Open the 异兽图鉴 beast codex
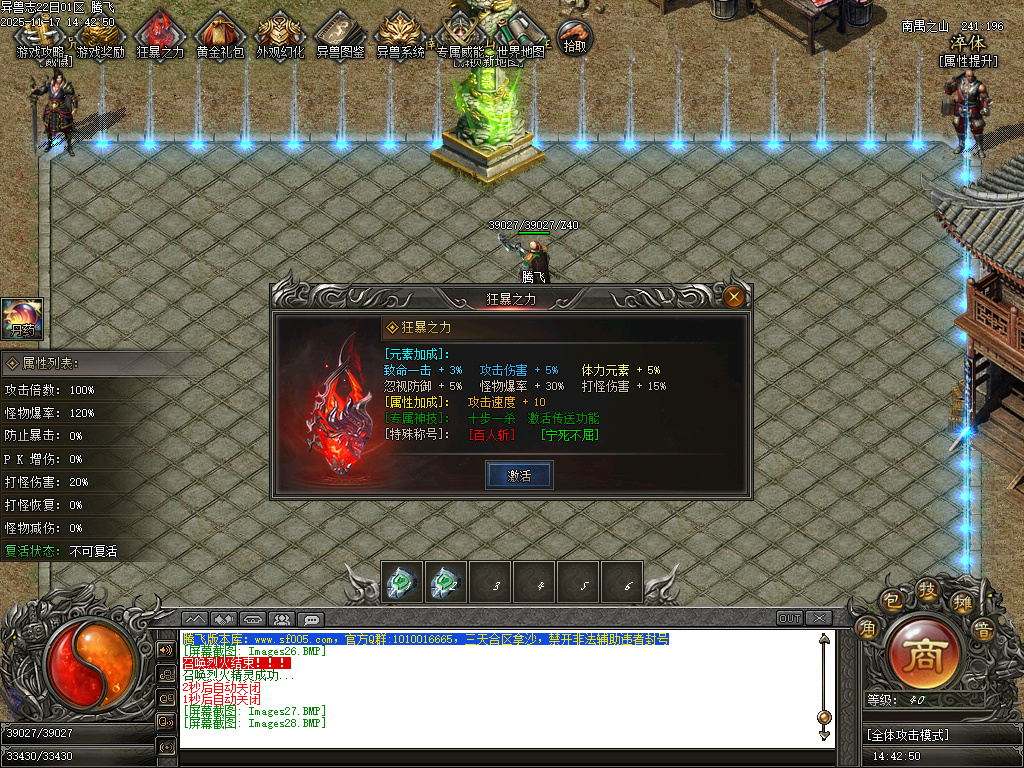 click(x=340, y=36)
